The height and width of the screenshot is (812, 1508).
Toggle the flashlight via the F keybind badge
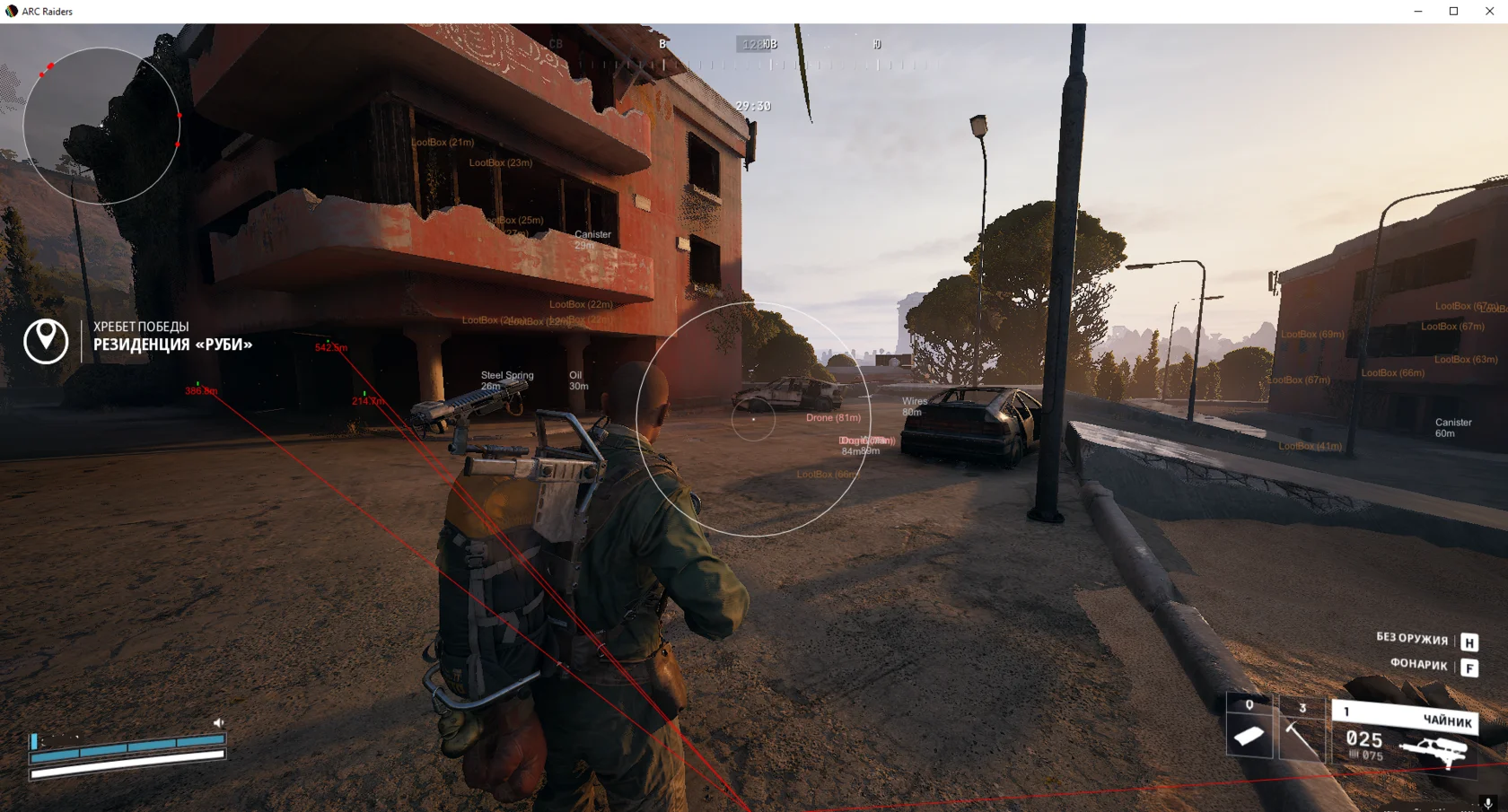tap(1469, 668)
